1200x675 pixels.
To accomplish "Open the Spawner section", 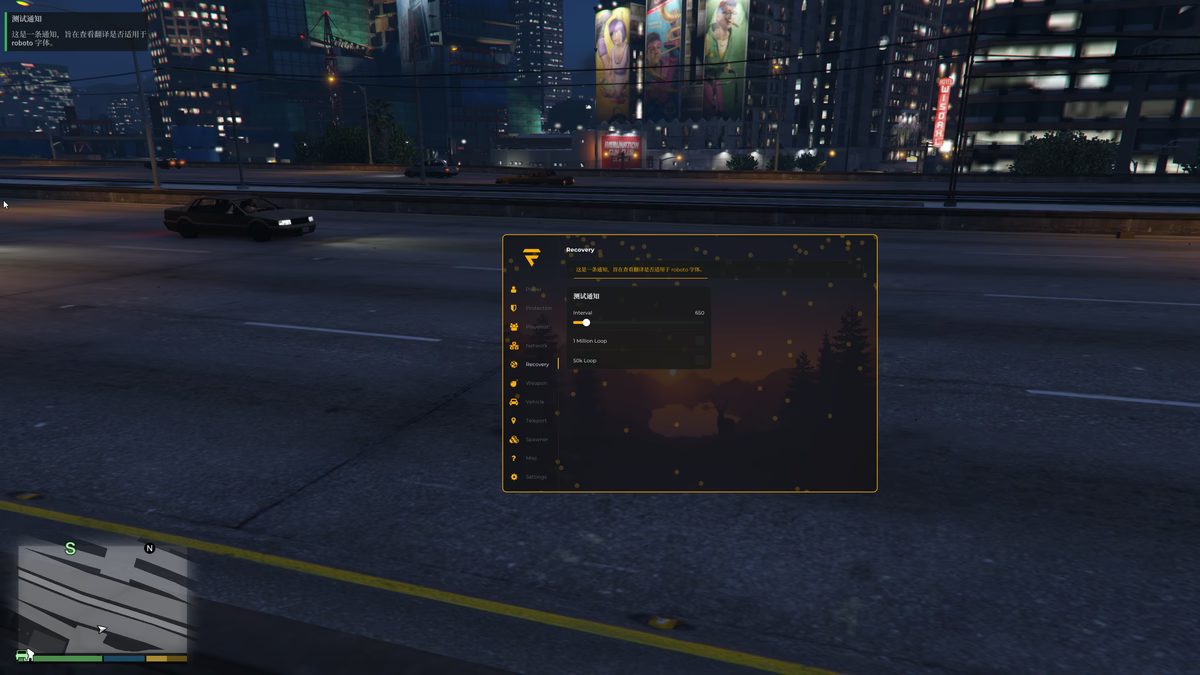I will 536,440.
